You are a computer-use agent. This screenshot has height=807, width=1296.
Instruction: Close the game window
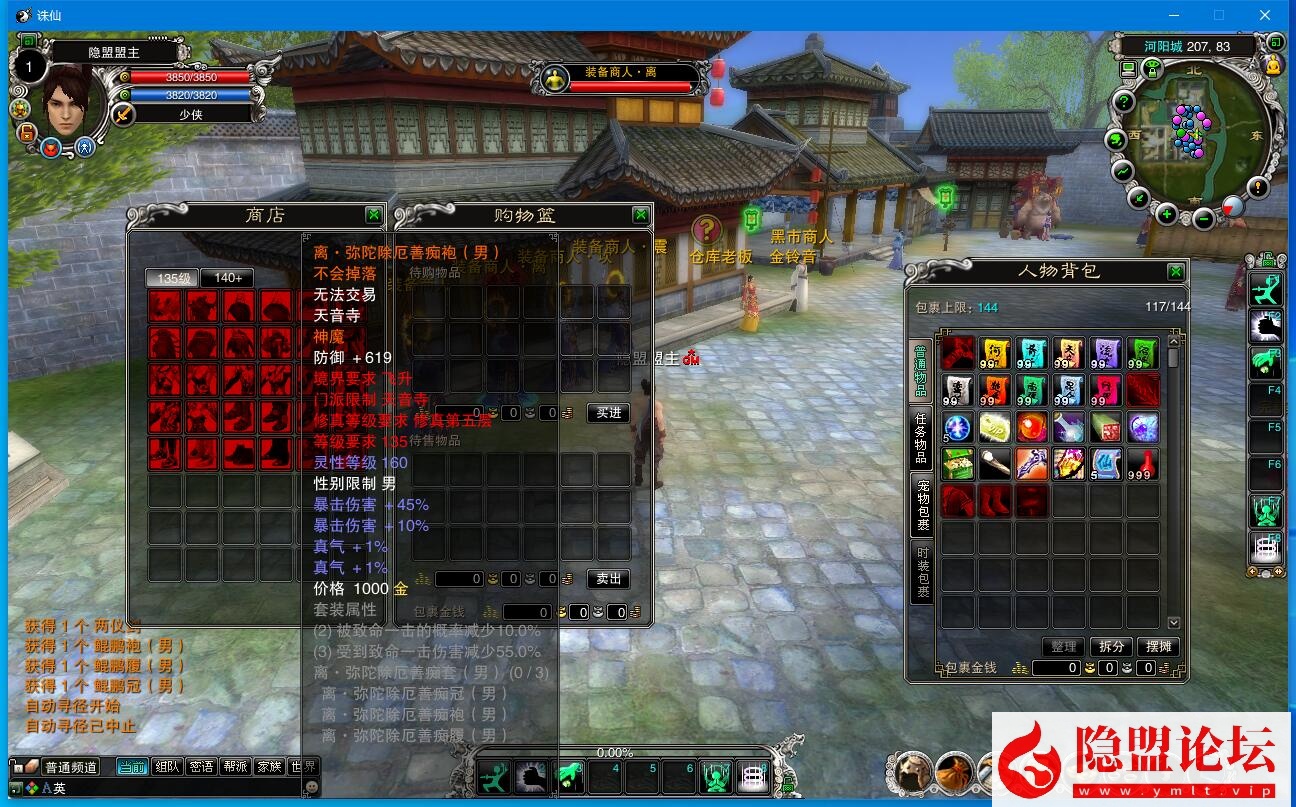pos(1265,15)
